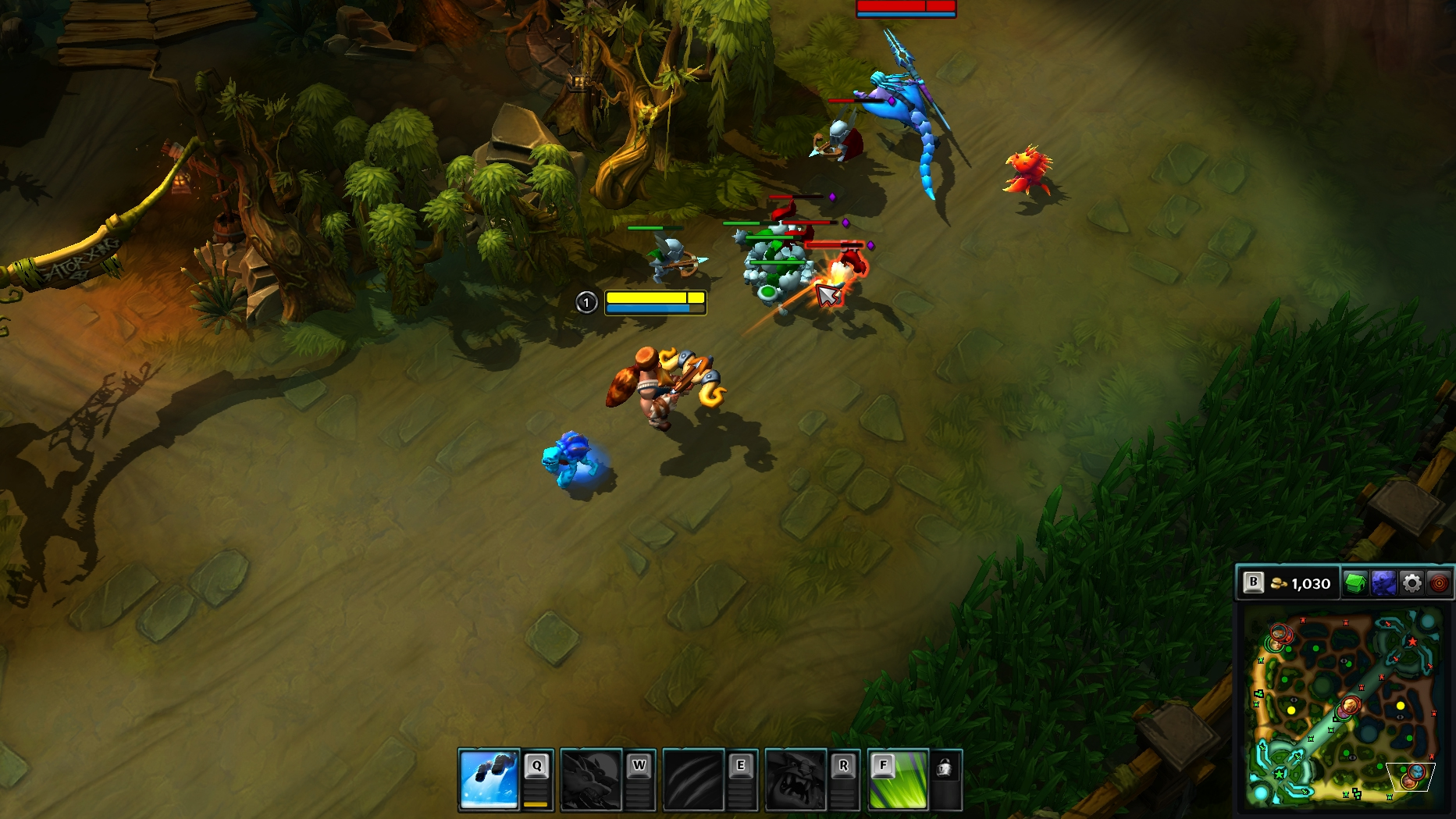1456x819 pixels.
Task: Open the shop via the gold counter
Action: point(1301,583)
